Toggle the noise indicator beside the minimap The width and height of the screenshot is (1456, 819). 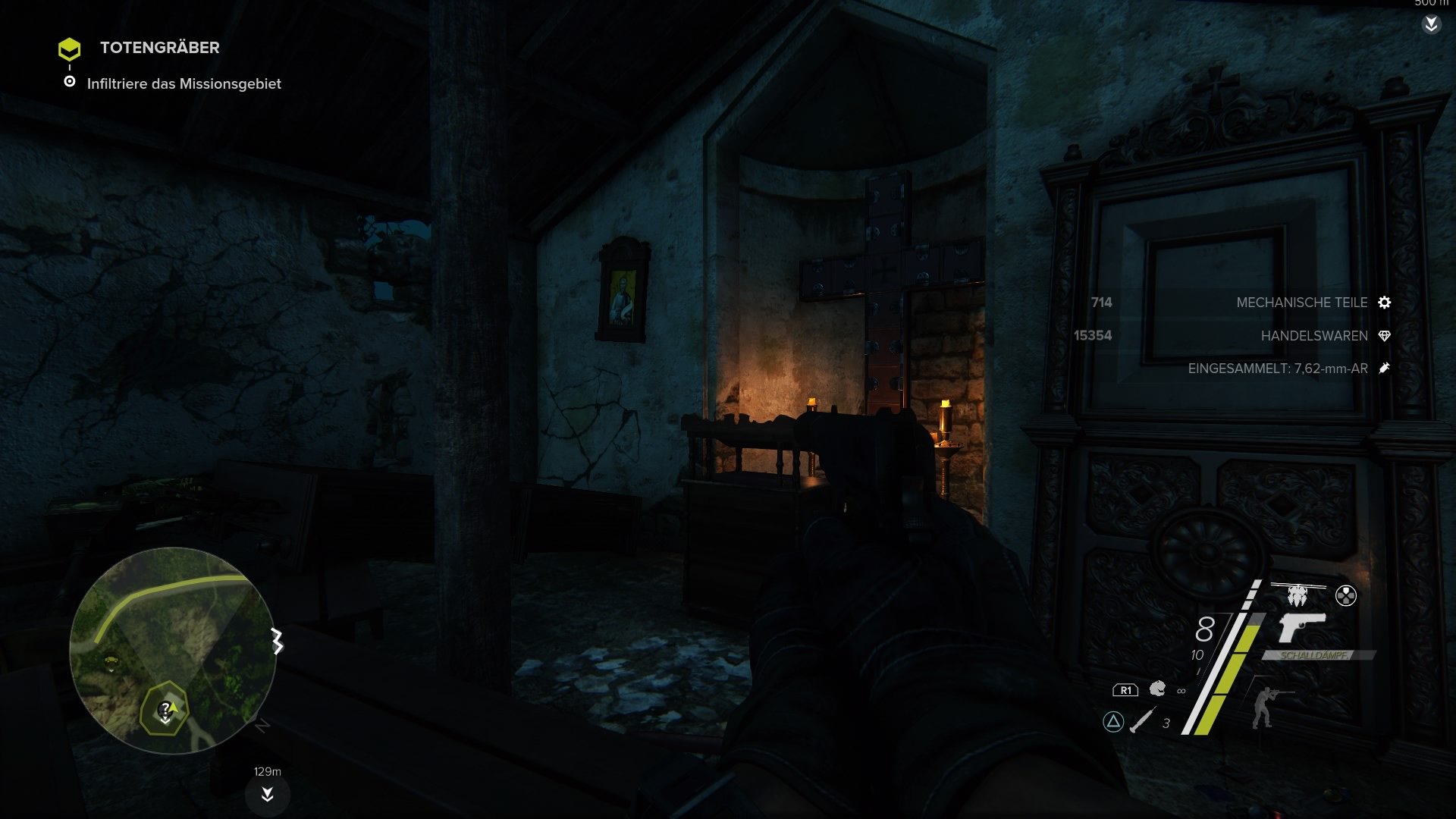pos(277,639)
